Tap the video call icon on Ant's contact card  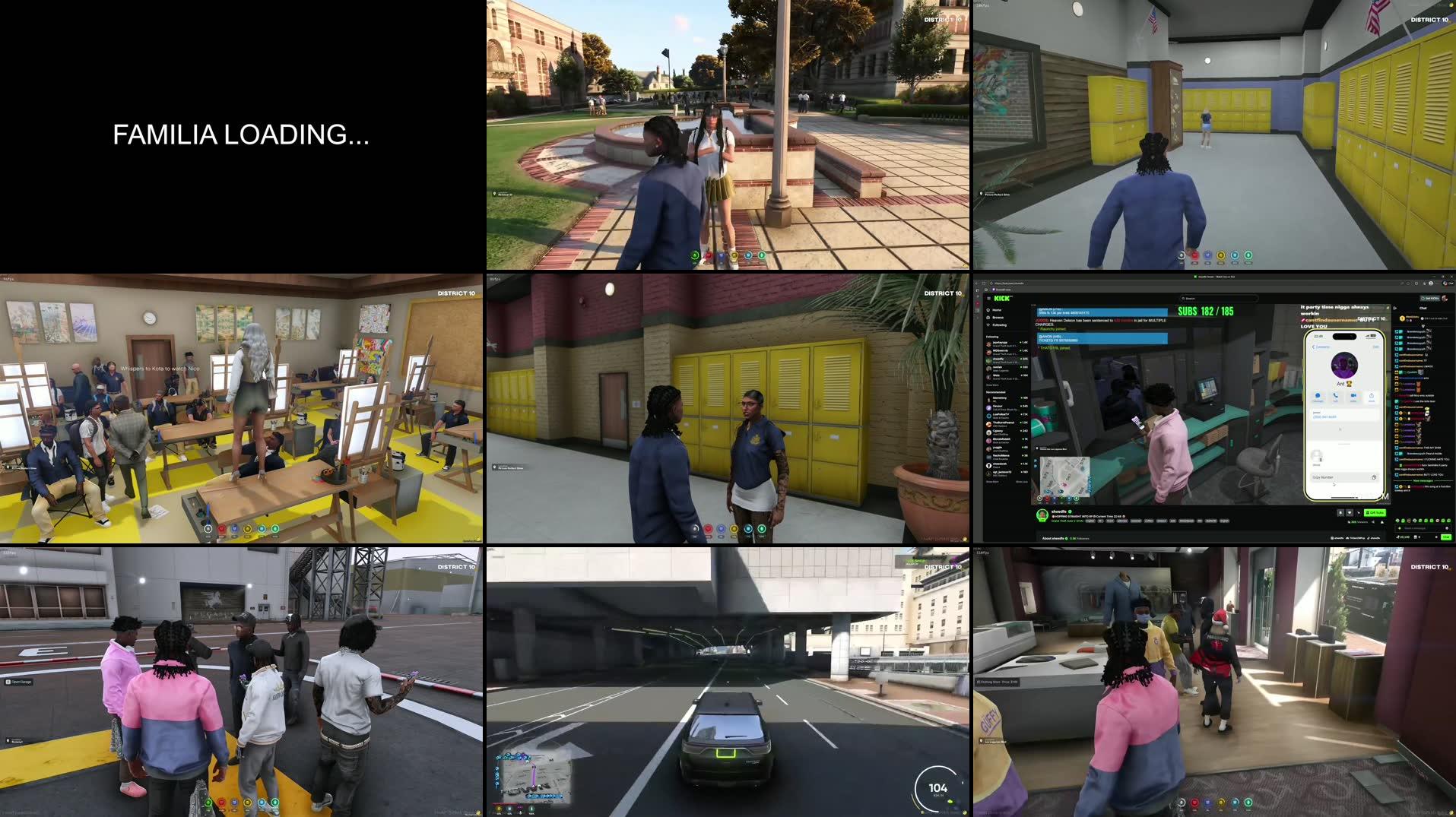(1353, 397)
